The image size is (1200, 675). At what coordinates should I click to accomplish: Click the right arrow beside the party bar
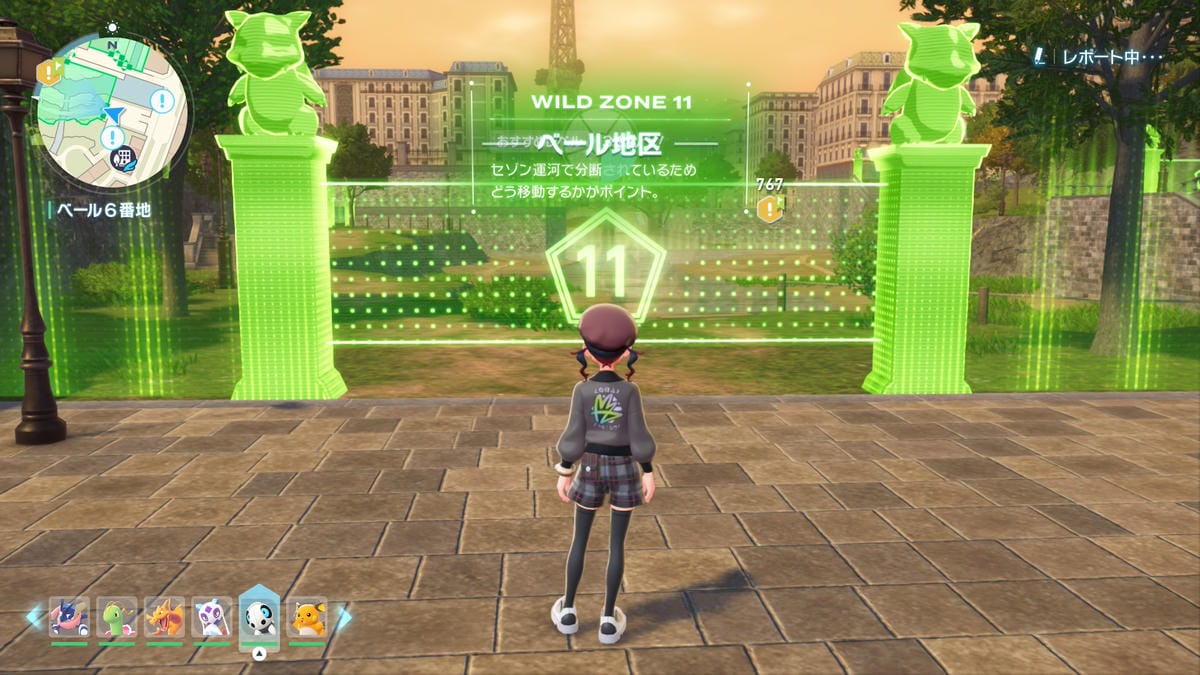coord(343,618)
